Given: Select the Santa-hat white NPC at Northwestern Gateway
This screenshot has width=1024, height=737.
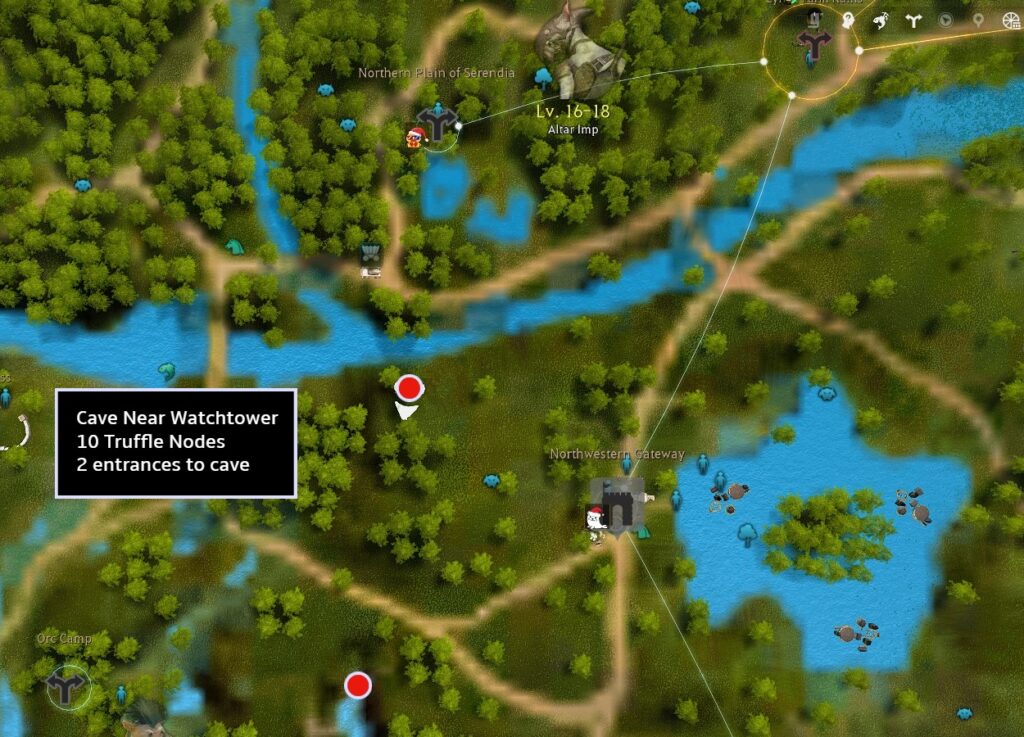Looking at the screenshot, I should tap(595, 522).
